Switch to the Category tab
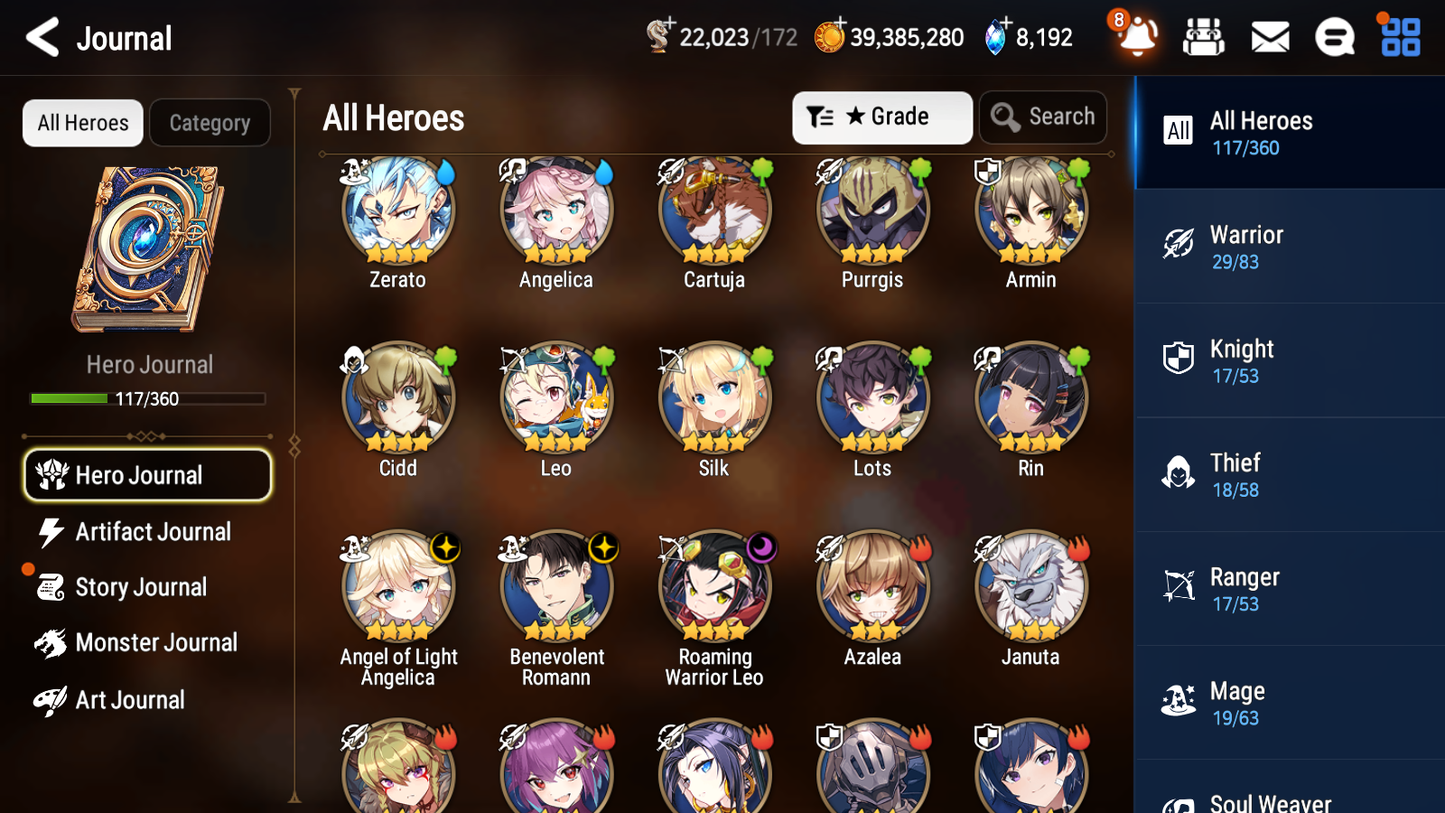 click(210, 122)
